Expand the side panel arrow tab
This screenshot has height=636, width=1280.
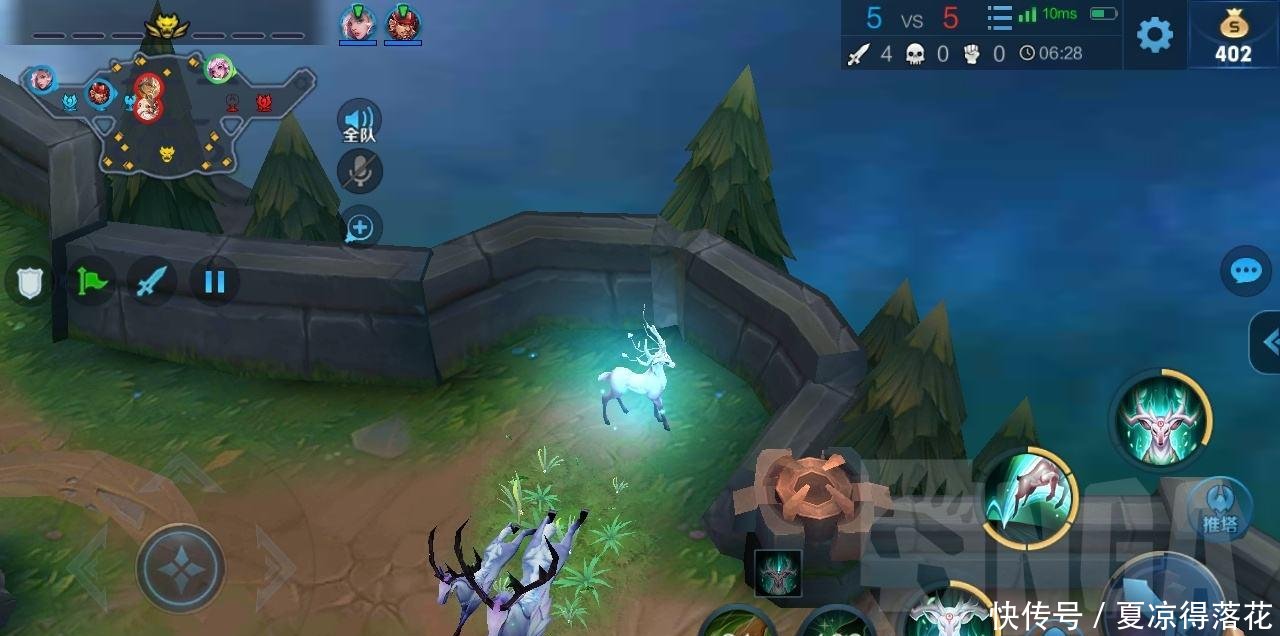coord(1267,343)
